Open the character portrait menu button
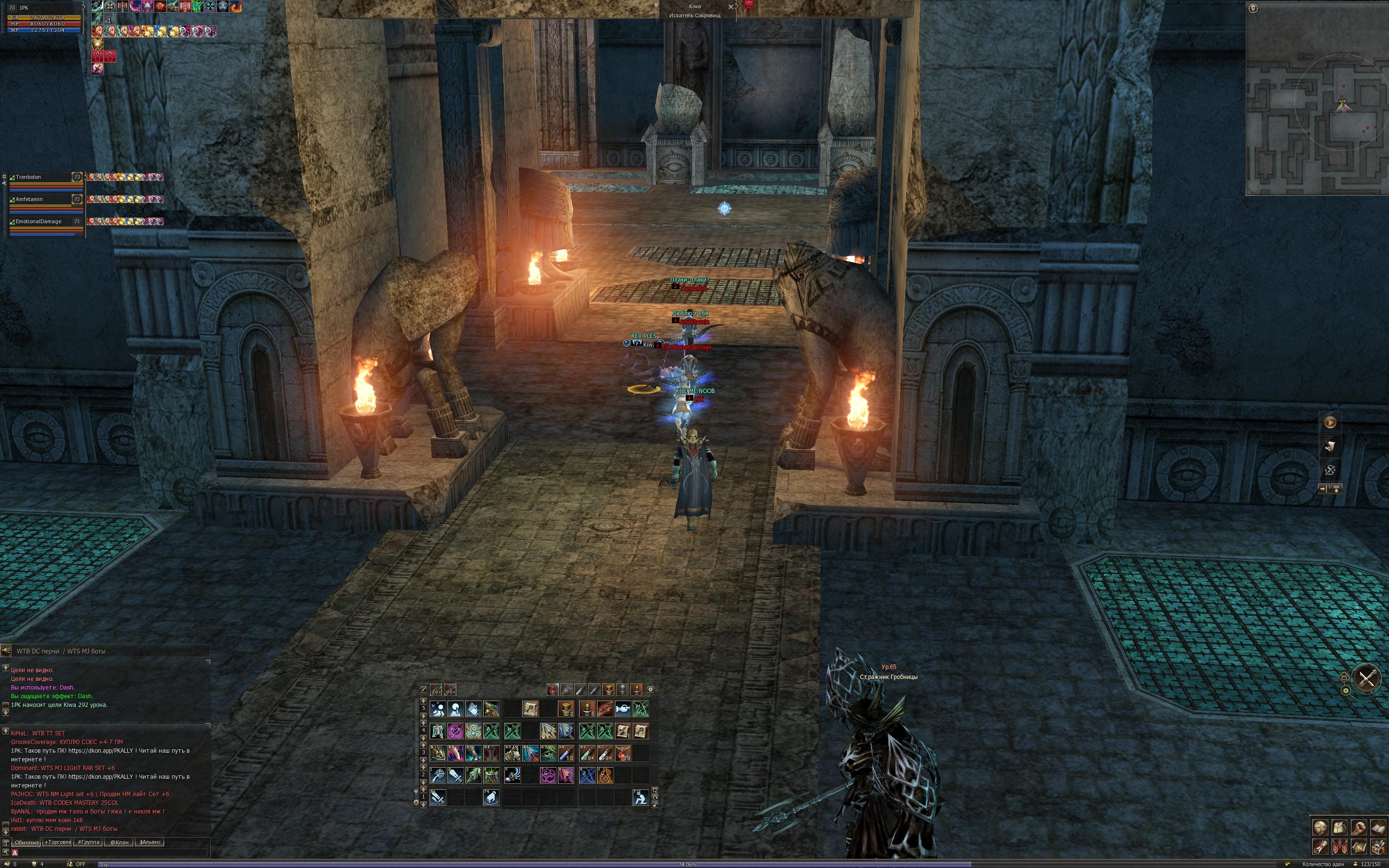The height and width of the screenshot is (868, 1389). 1320,828
